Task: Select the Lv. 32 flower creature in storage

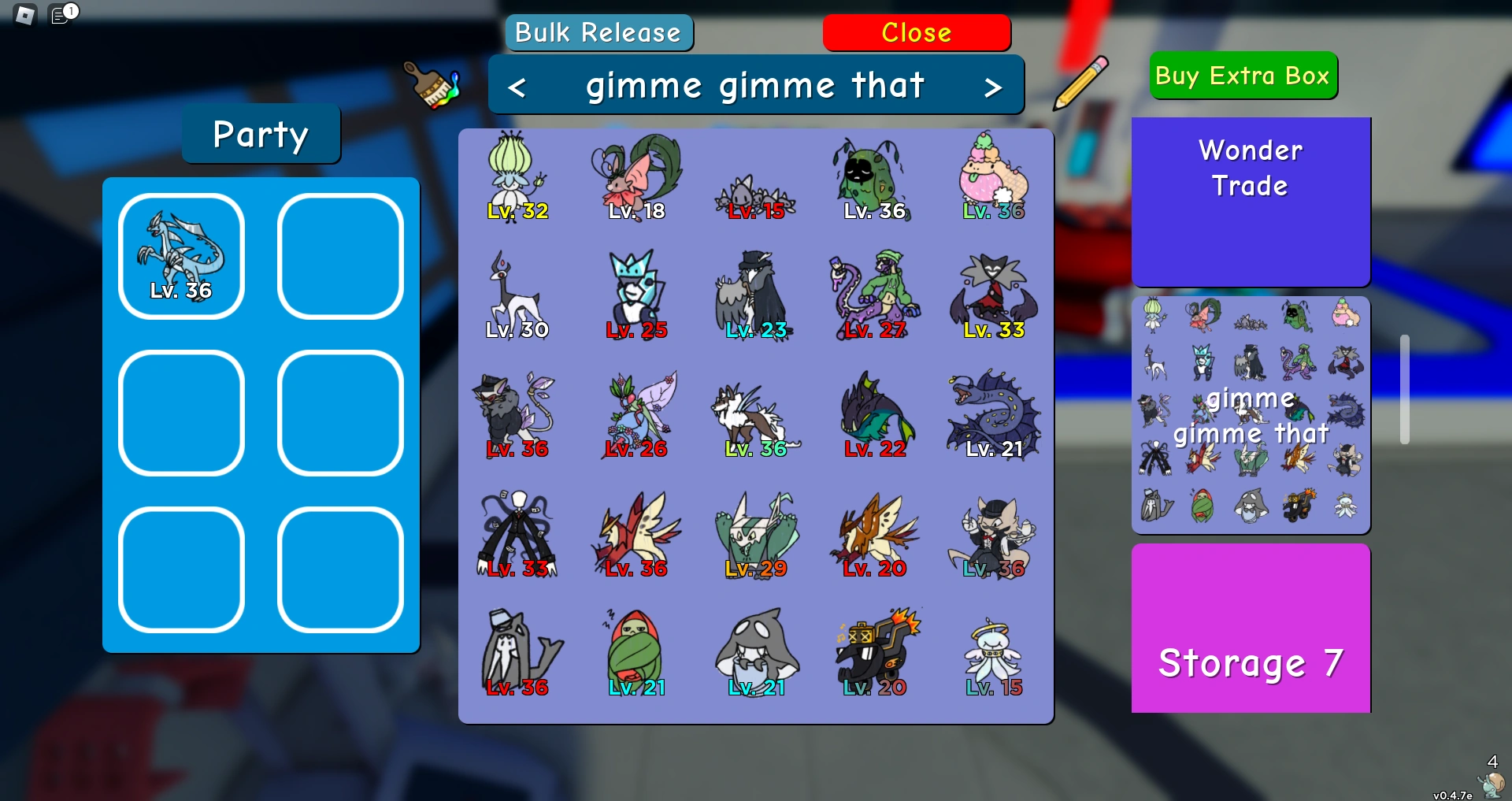Action: pos(518,175)
